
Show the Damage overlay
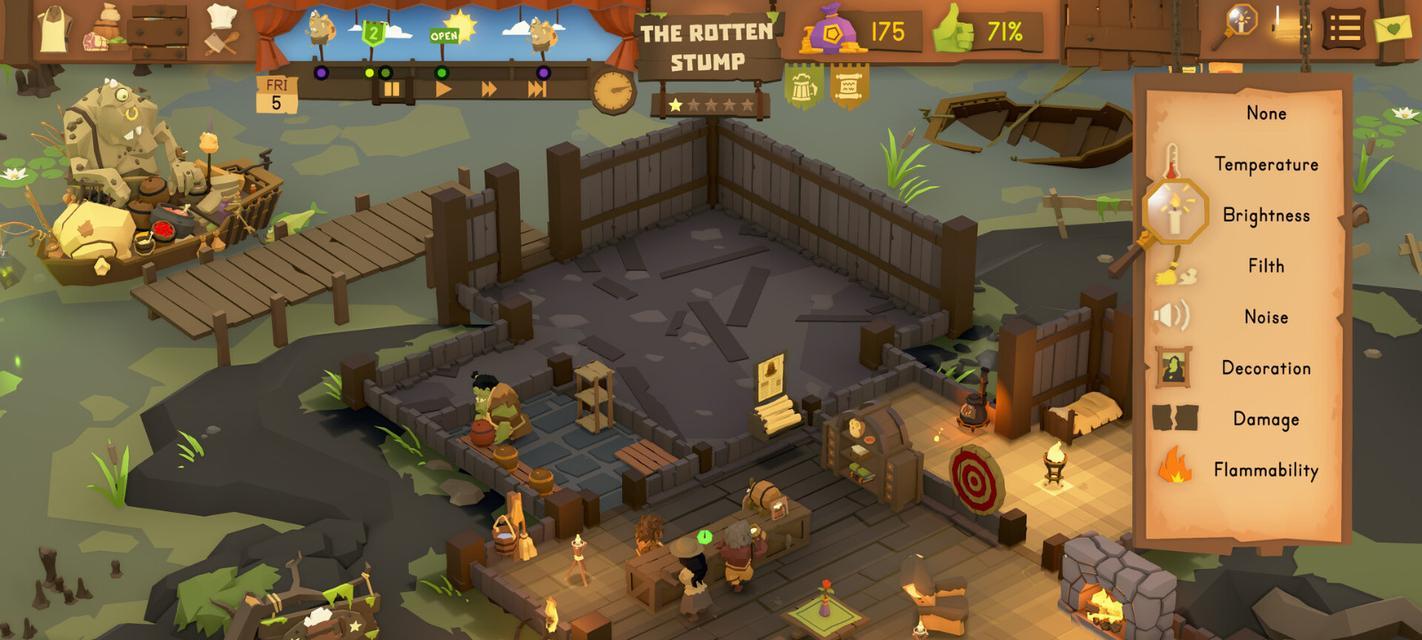click(x=1265, y=419)
